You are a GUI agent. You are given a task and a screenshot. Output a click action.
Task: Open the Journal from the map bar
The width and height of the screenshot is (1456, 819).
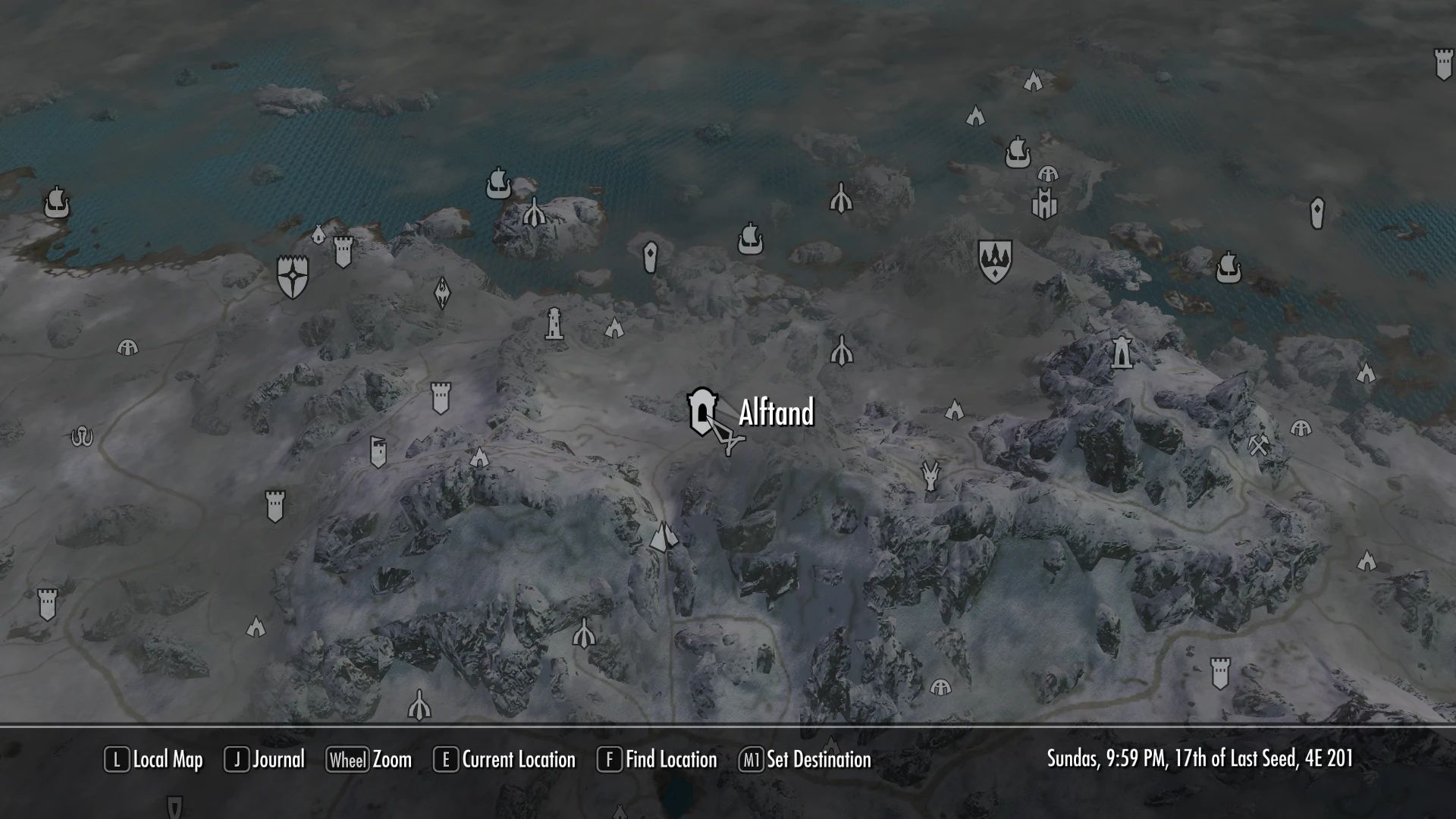click(265, 760)
